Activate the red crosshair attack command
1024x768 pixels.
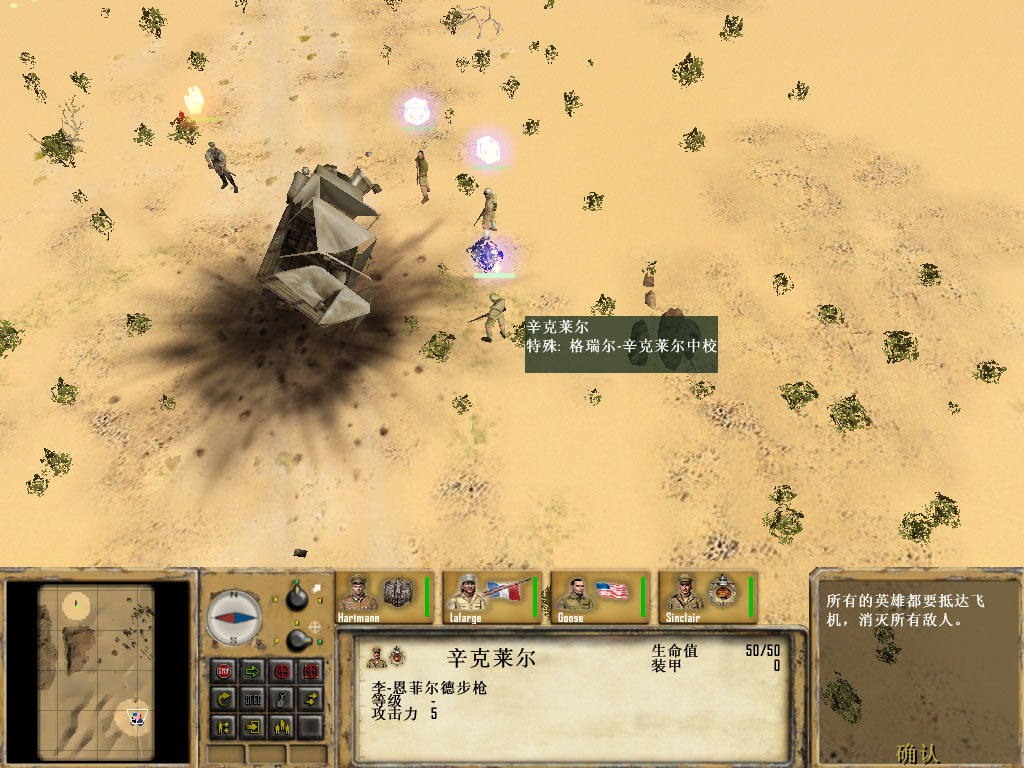click(x=282, y=670)
